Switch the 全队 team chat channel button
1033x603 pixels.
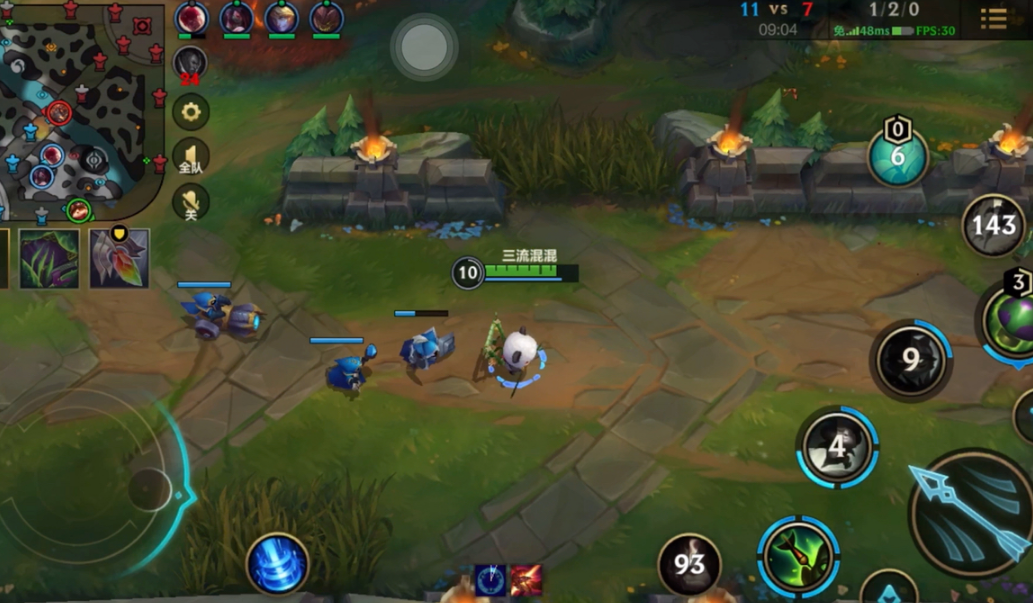[191, 157]
